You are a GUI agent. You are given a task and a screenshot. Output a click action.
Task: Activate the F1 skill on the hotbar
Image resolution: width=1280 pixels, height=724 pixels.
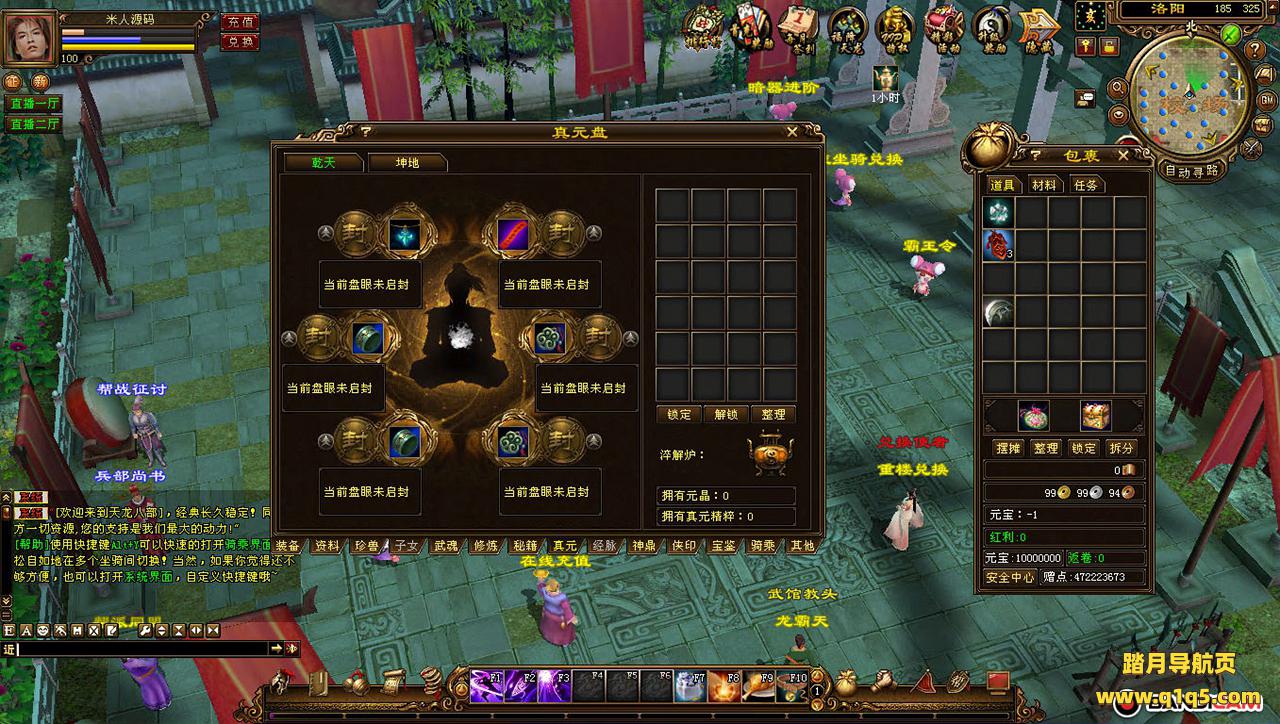(487, 686)
